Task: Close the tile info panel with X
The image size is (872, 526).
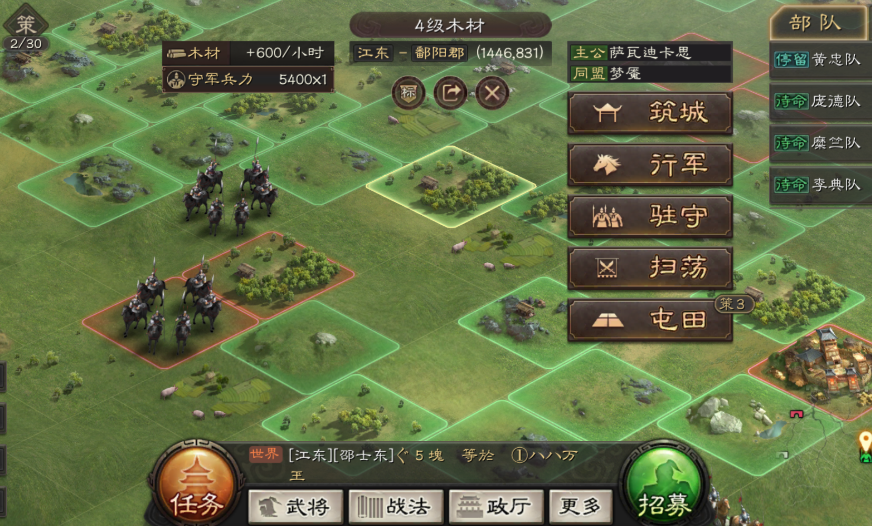Action: 491,93
